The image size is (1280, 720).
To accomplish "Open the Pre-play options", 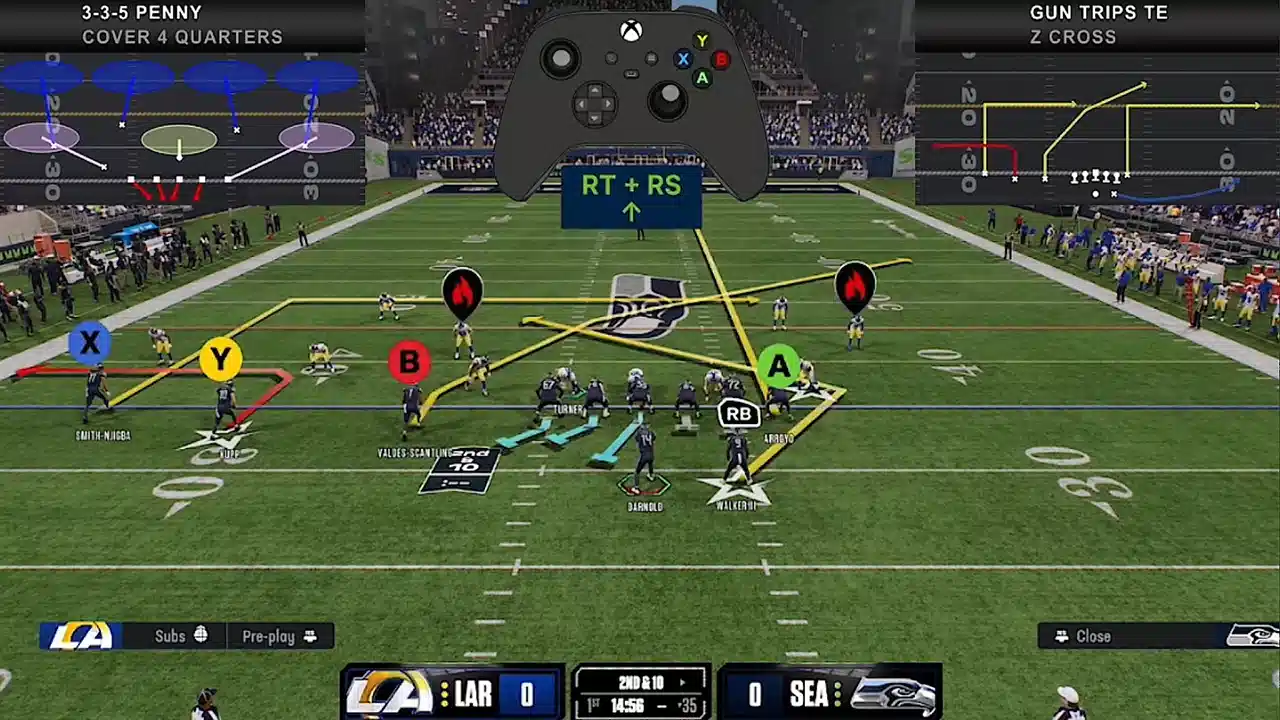I will pyautogui.click(x=279, y=636).
